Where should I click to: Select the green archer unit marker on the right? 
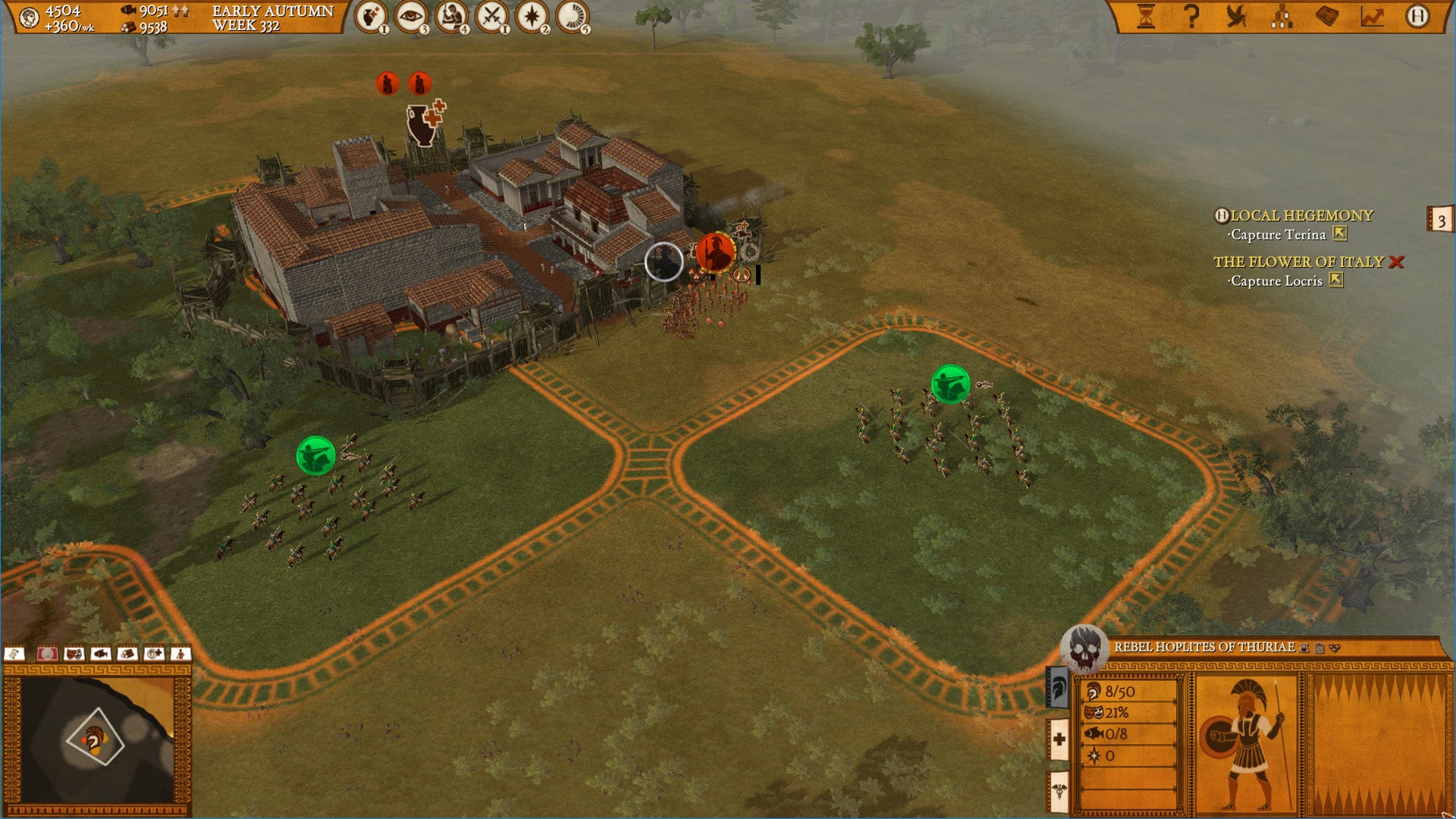[x=949, y=384]
